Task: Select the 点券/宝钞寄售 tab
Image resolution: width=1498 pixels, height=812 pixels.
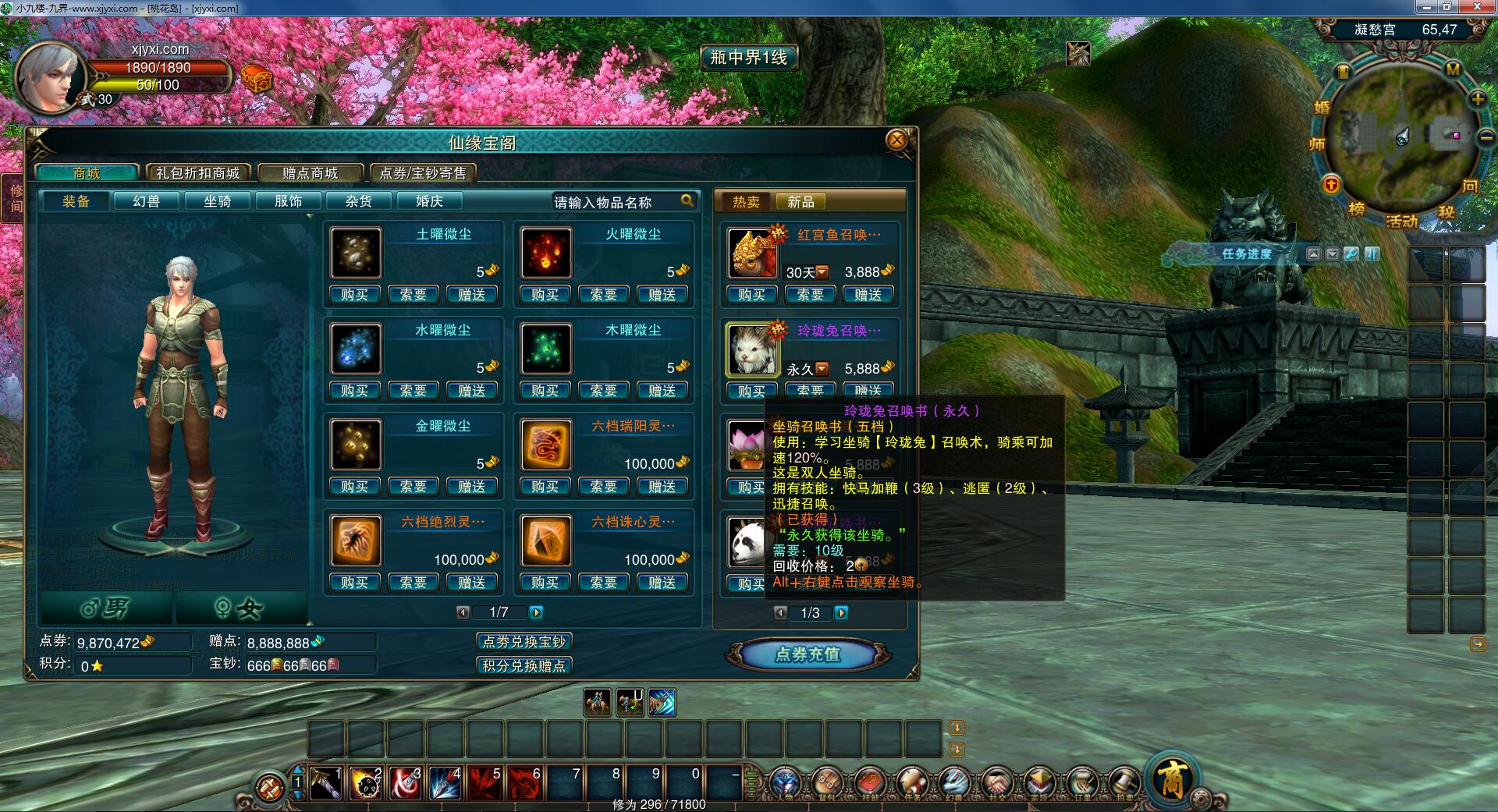Action: pos(422,173)
